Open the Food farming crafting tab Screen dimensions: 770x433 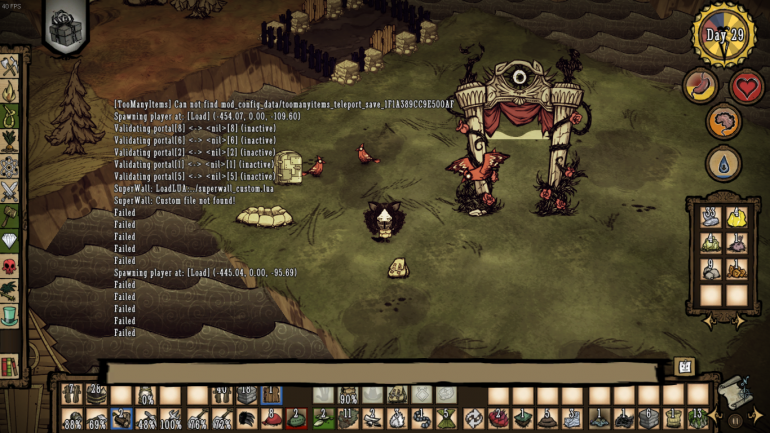pyautogui.click(x=10, y=142)
